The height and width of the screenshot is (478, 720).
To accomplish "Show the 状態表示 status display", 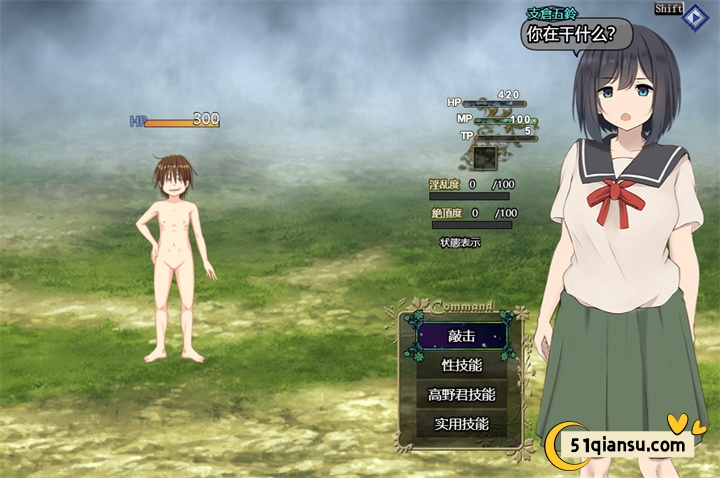I will point(460,242).
